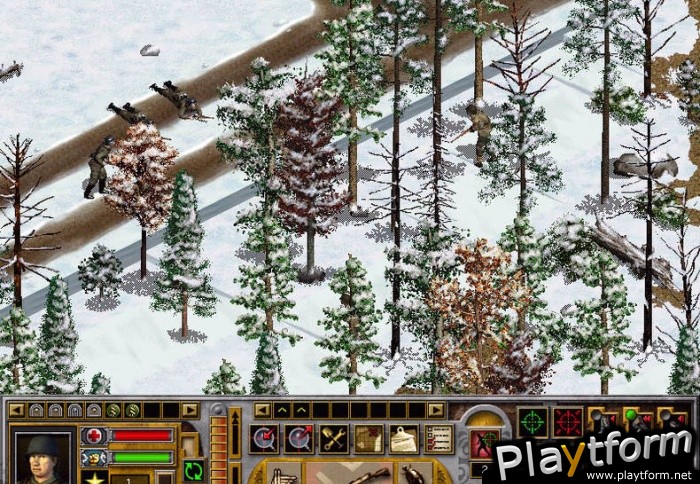Click the green cycle arrows button
The width and height of the screenshot is (700, 484).
tap(194, 470)
